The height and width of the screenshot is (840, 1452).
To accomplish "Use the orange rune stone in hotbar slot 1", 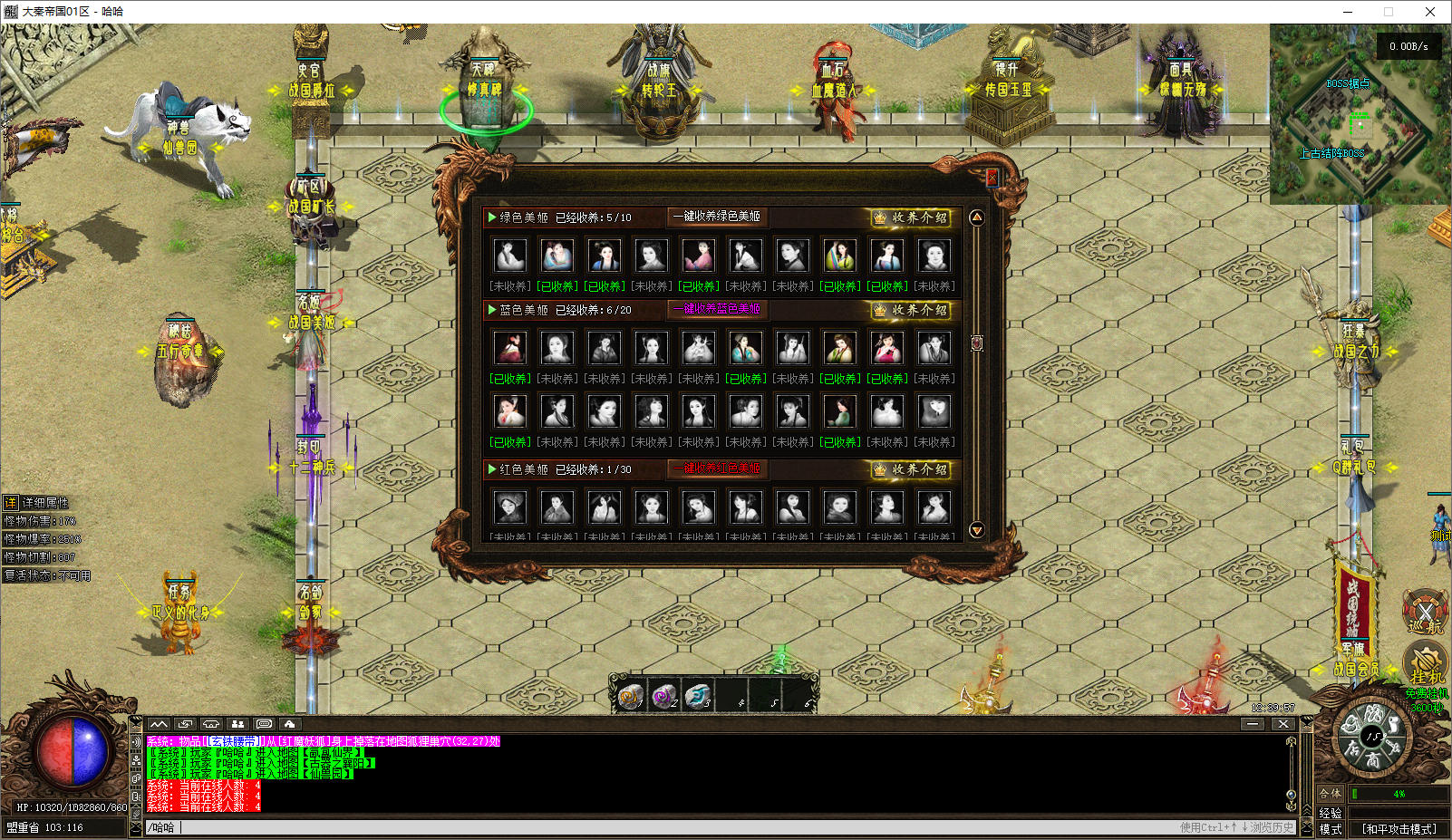I will click(x=630, y=696).
